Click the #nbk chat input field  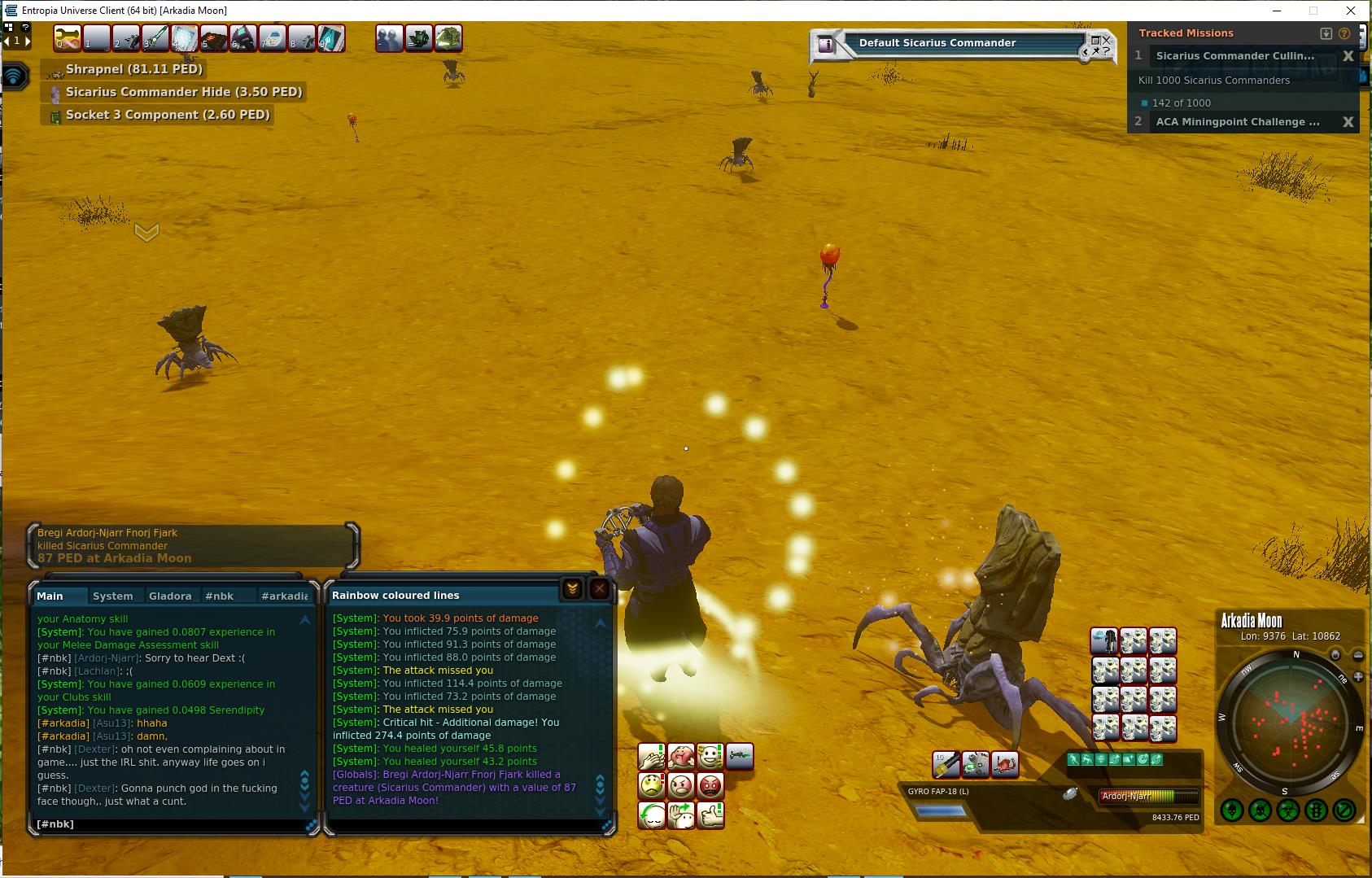coord(171,824)
